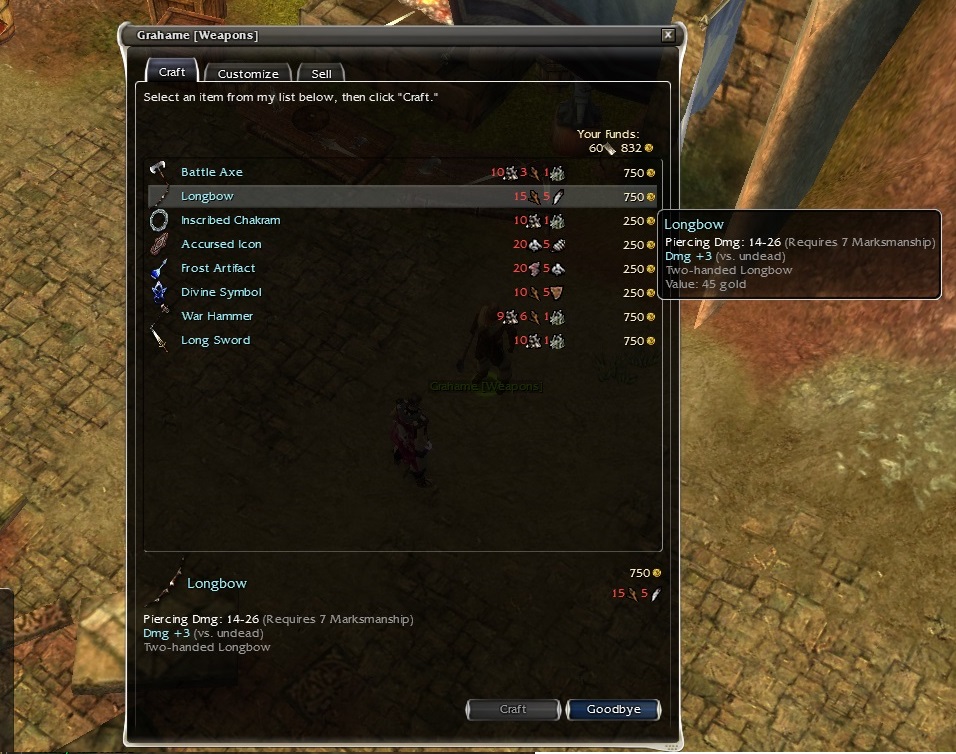Choose the Longbow row

(x=207, y=196)
